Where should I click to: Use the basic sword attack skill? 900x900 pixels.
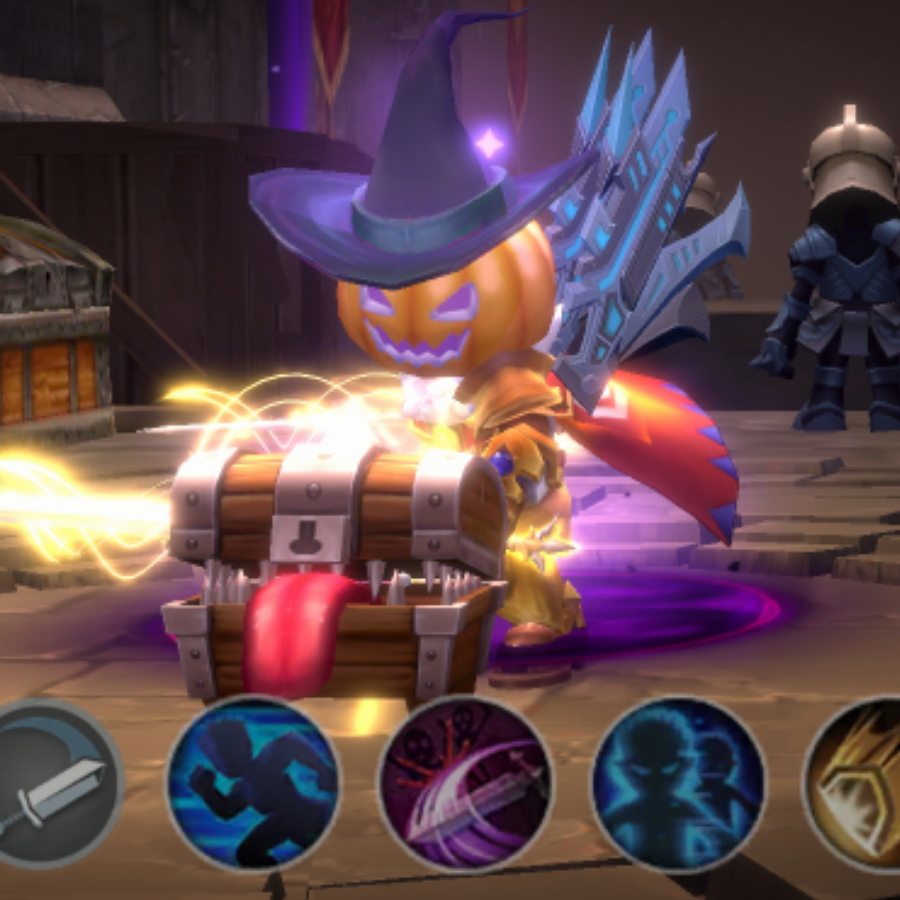coord(52,783)
